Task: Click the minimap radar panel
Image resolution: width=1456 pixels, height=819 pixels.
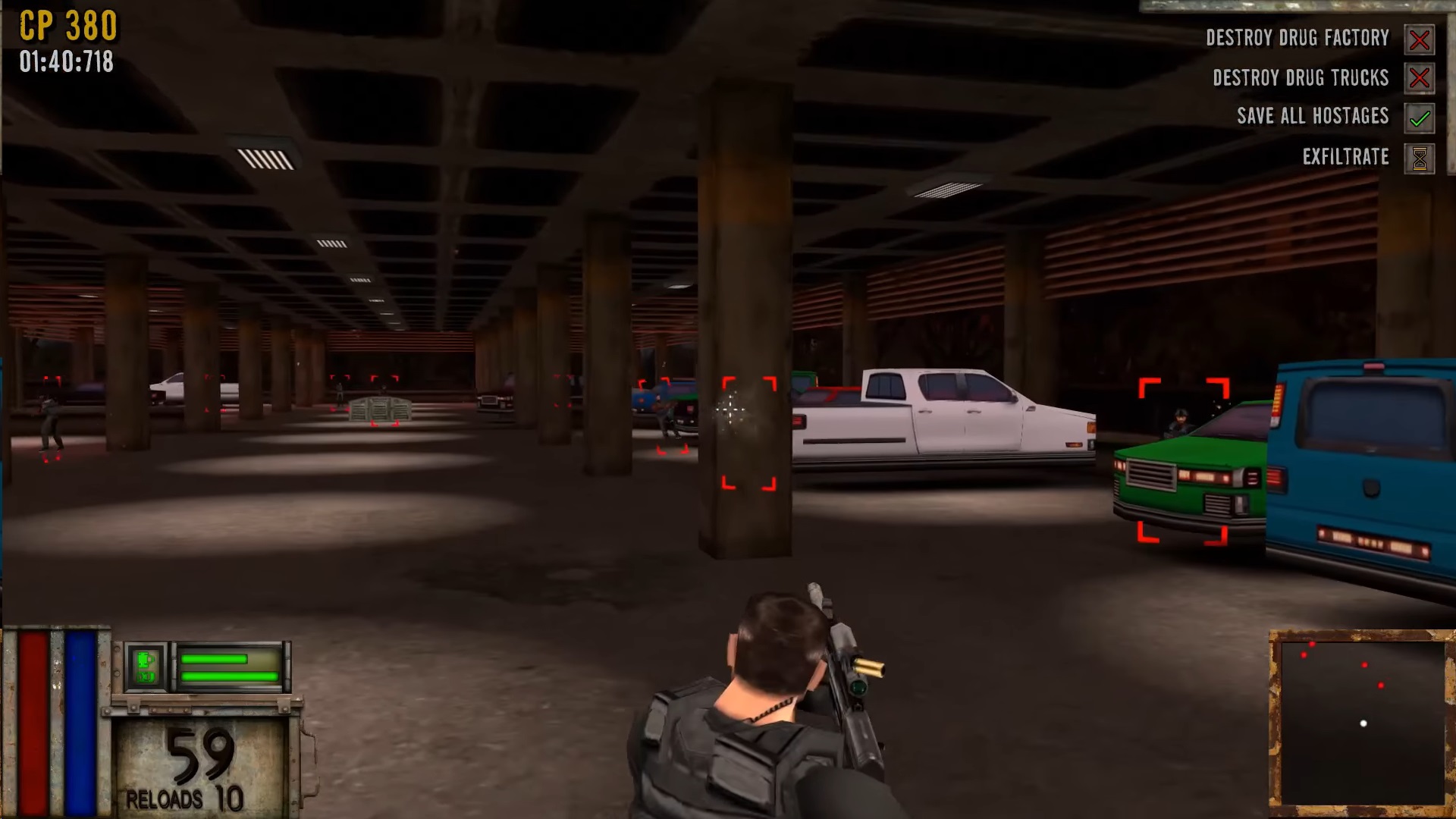Action: coord(1361,717)
